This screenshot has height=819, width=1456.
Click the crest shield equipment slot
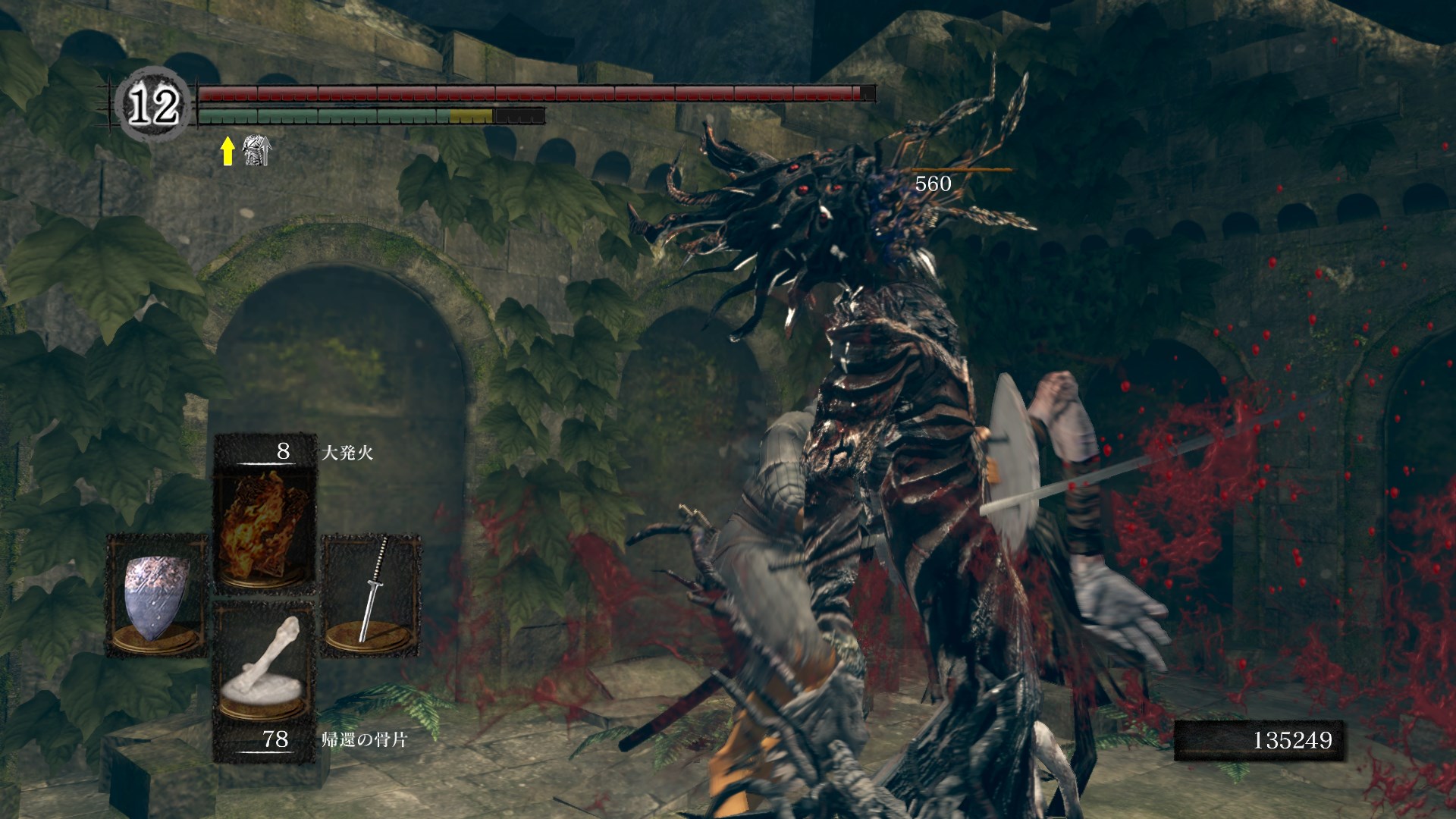(156, 594)
